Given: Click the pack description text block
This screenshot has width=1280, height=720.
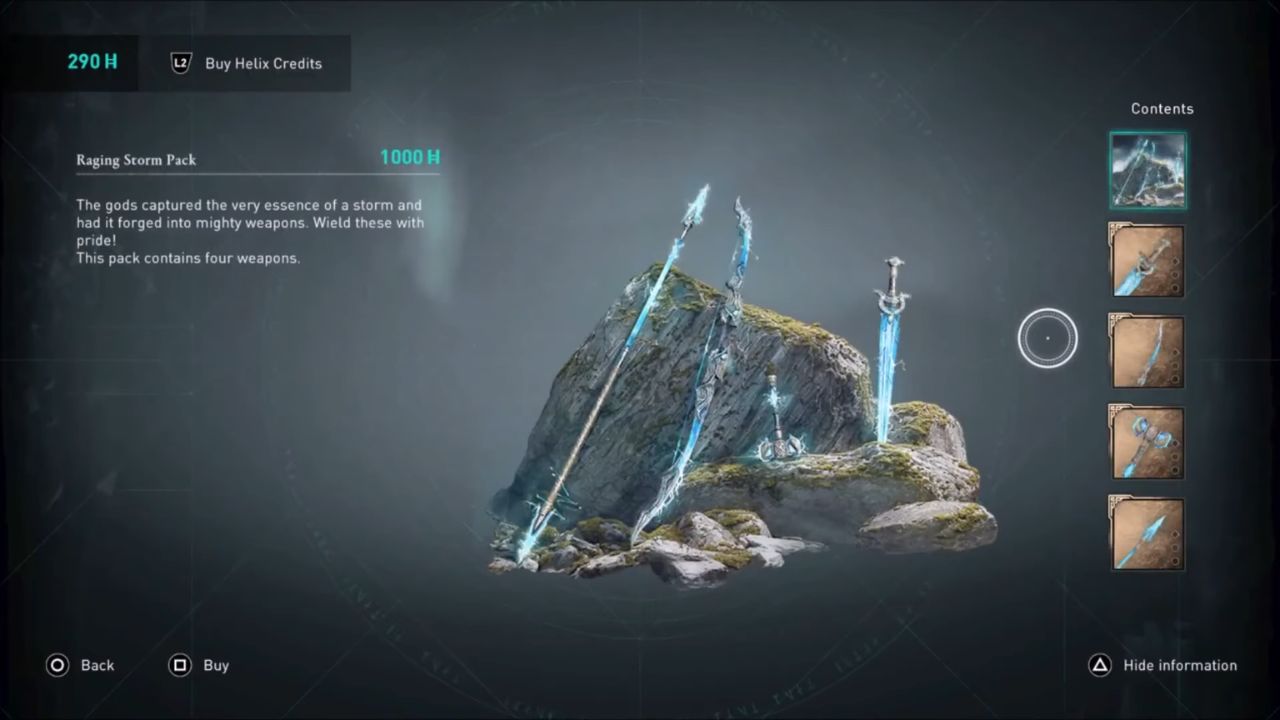Looking at the screenshot, I should click(249, 231).
